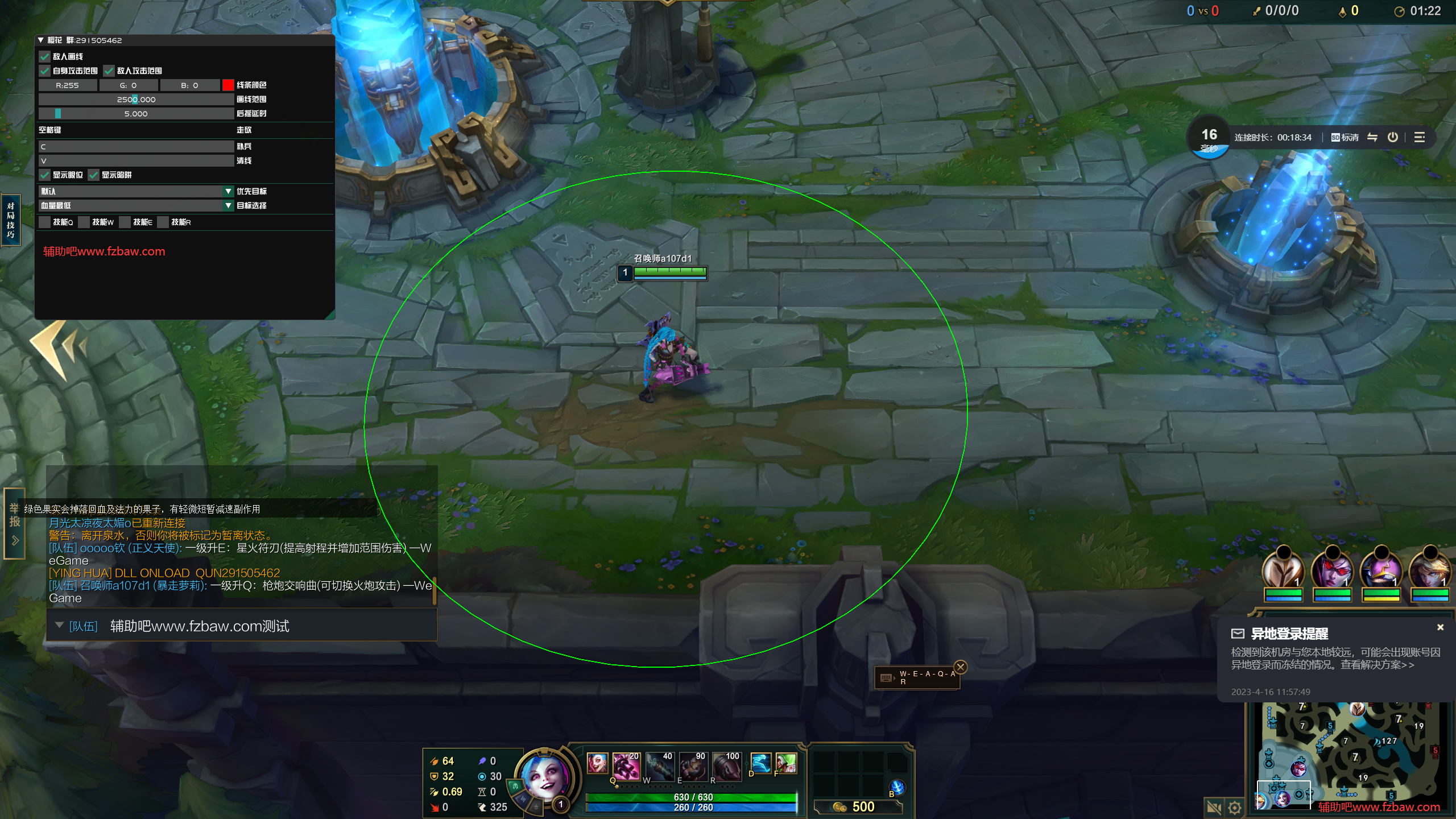The width and height of the screenshot is (1456, 819).
Task: Close the W-E-A-Q-A skill order tip
Action: point(961,667)
